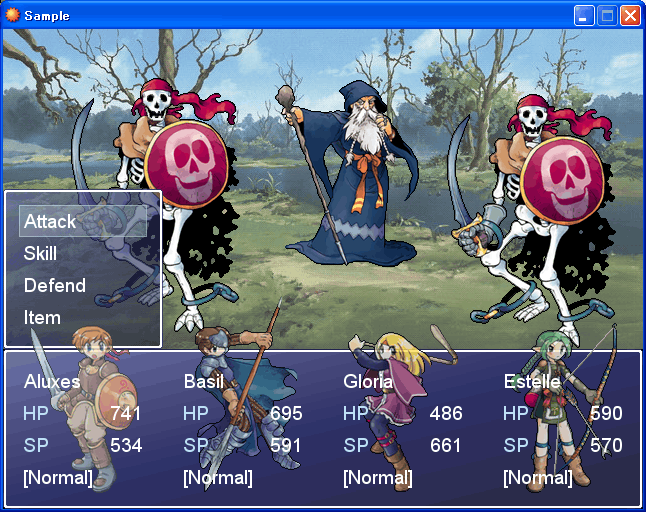Viewport: 646px width, 512px height.
Task: Pick the Defend command
Action: coord(55,285)
